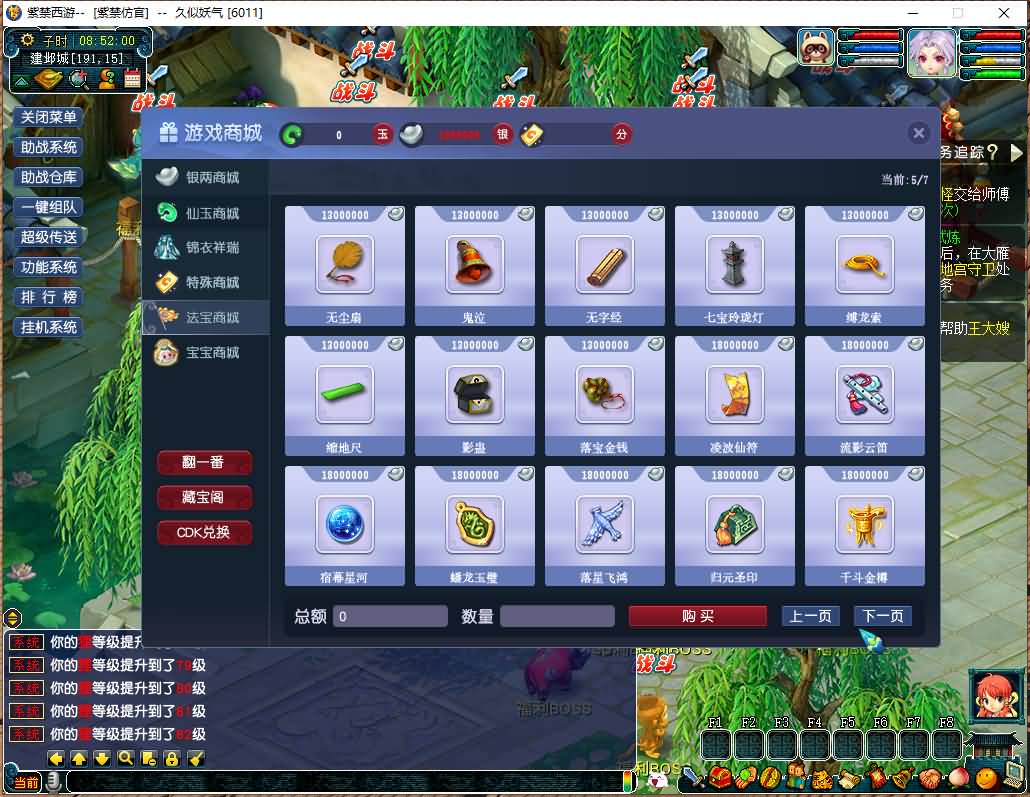The width and height of the screenshot is (1030, 797).
Task: Close the game shop window
Action: click(x=918, y=134)
